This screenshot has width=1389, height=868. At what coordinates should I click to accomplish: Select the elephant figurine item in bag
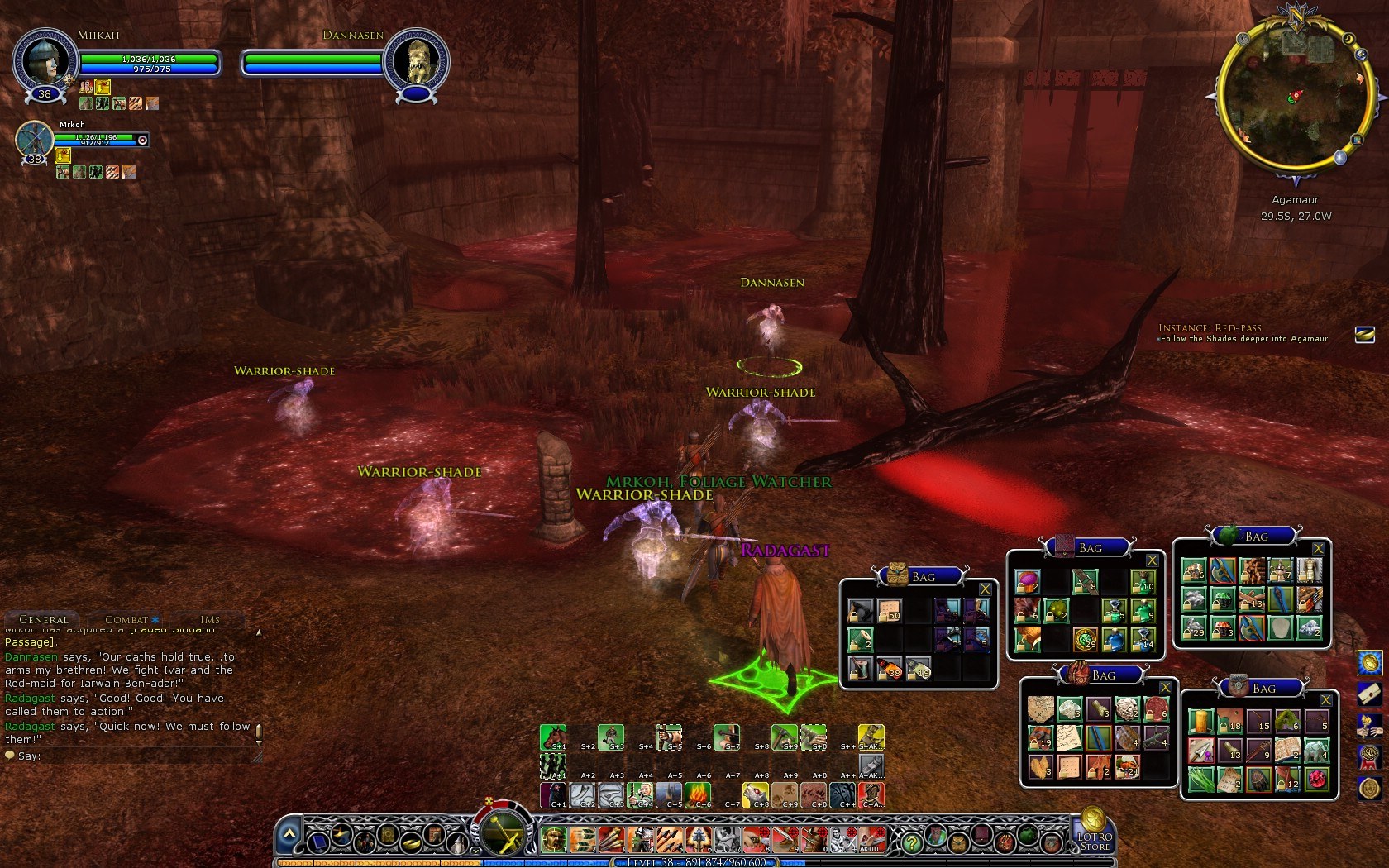(x=1315, y=750)
